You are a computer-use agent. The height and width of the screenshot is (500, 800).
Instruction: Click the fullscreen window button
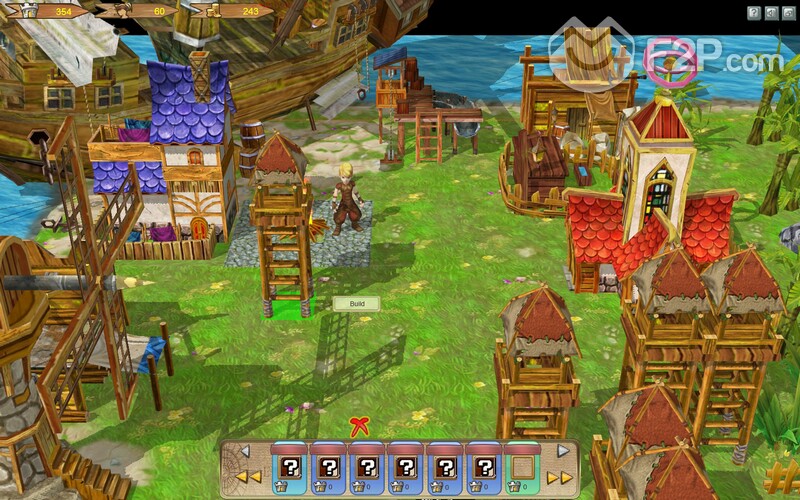[788, 12]
